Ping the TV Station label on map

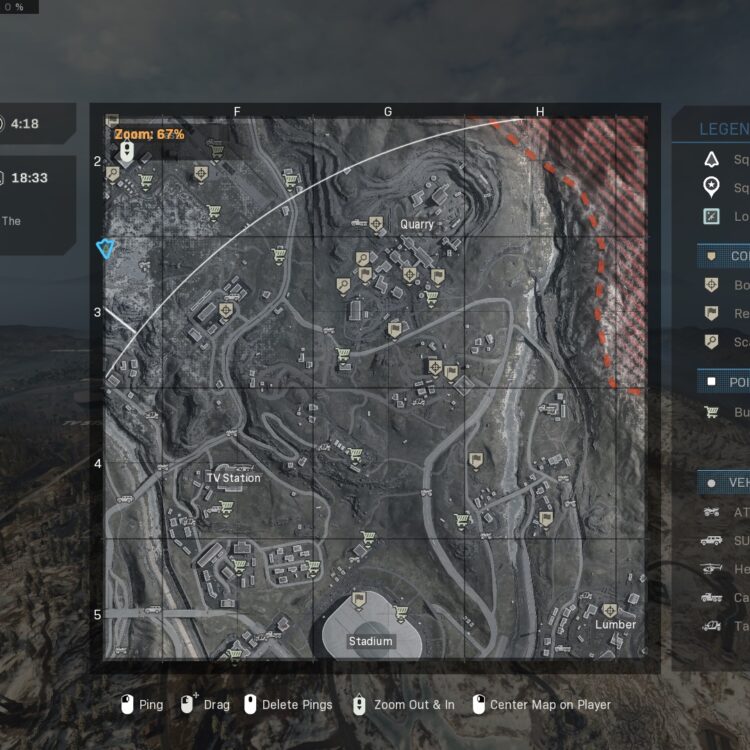point(233,478)
